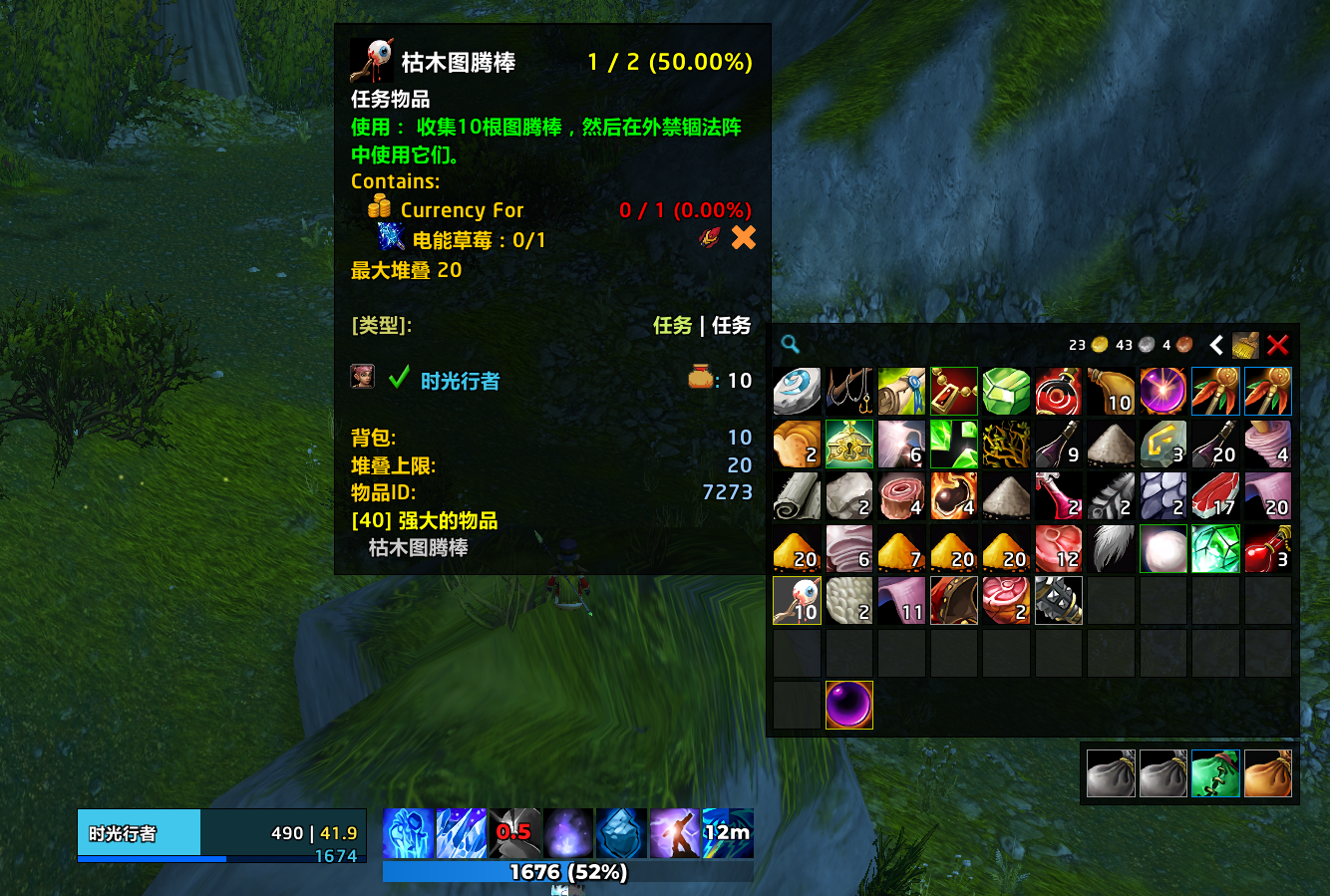
Task: Open the bag search magnifier
Action: pos(790,344)
